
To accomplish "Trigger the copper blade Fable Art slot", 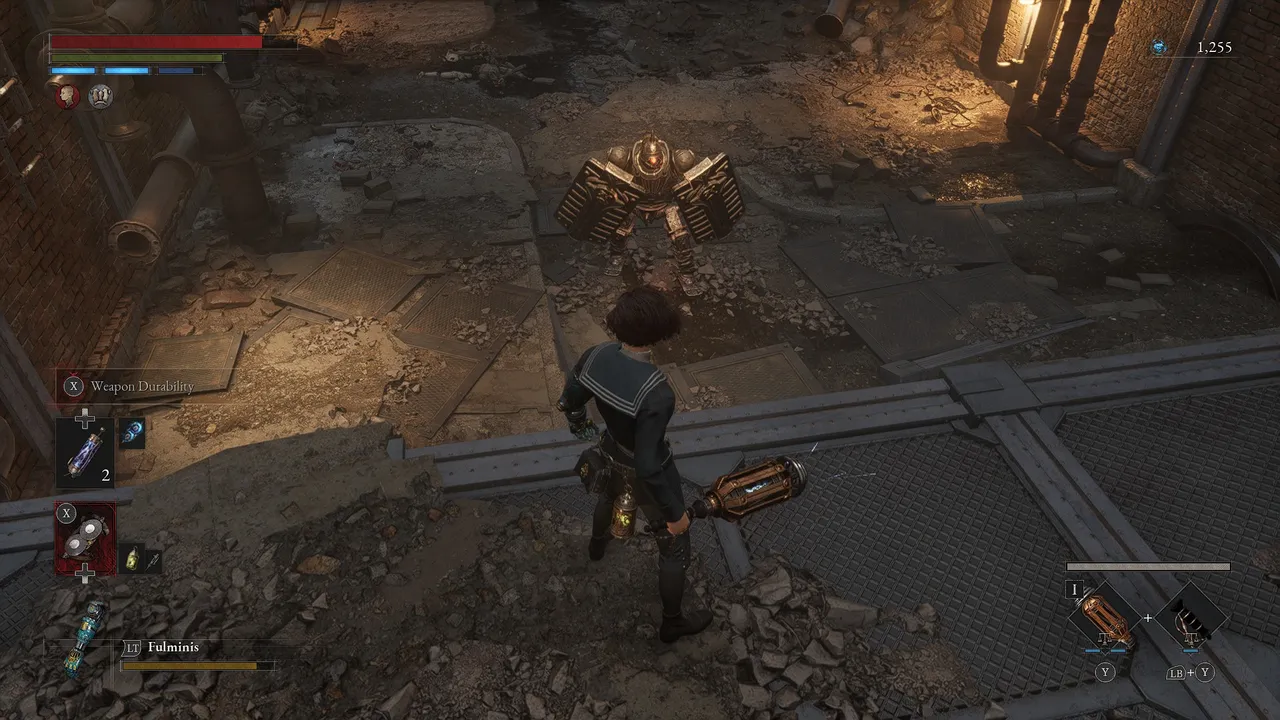I will pos(1105,617).
